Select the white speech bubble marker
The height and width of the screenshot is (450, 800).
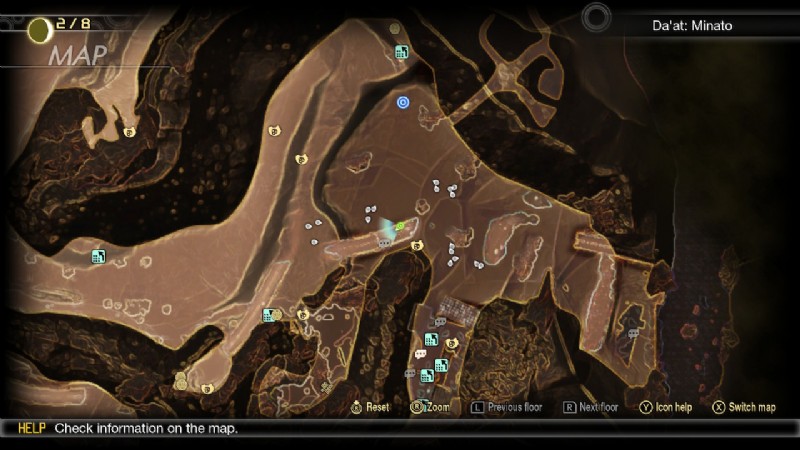pyautogui.click(x=420, y=354)
